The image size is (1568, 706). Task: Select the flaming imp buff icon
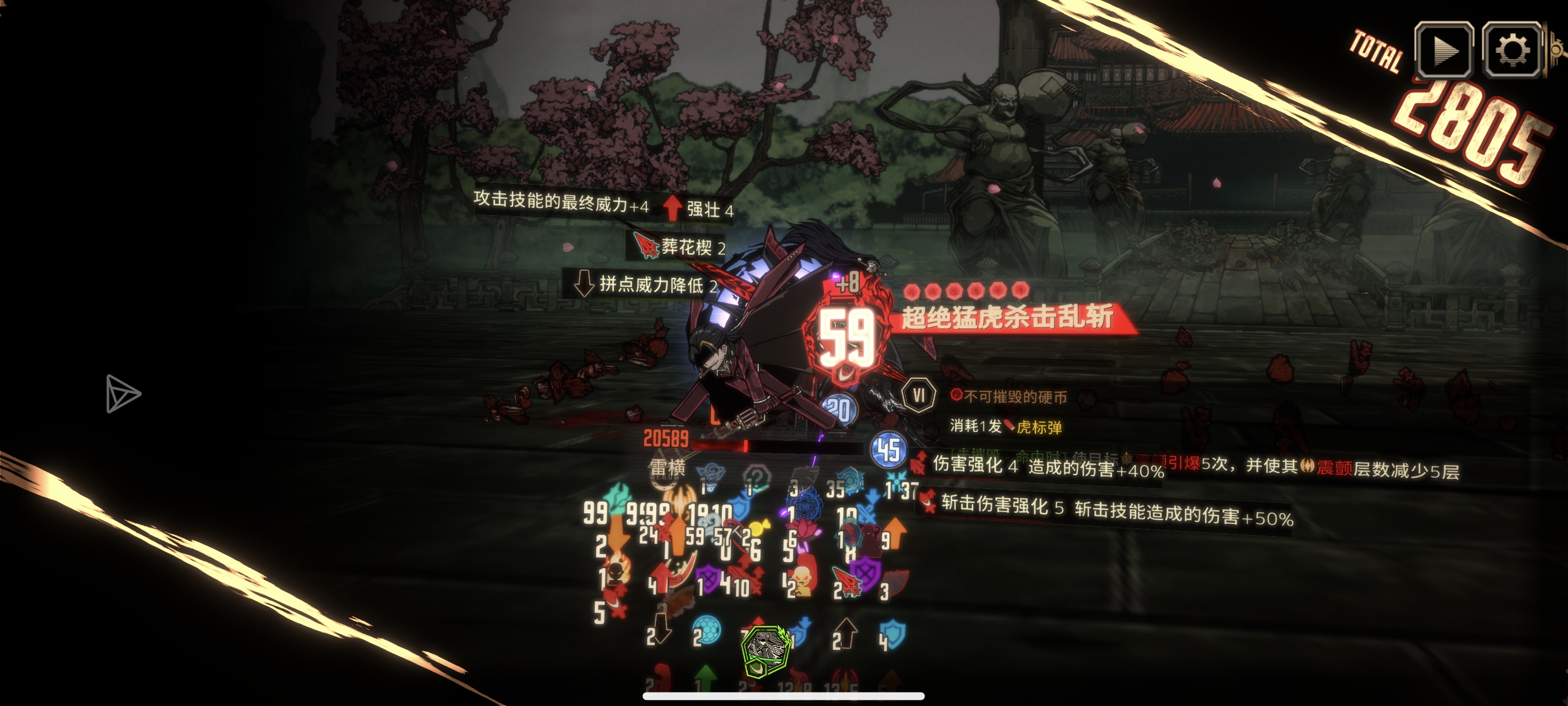click(617, 572)
